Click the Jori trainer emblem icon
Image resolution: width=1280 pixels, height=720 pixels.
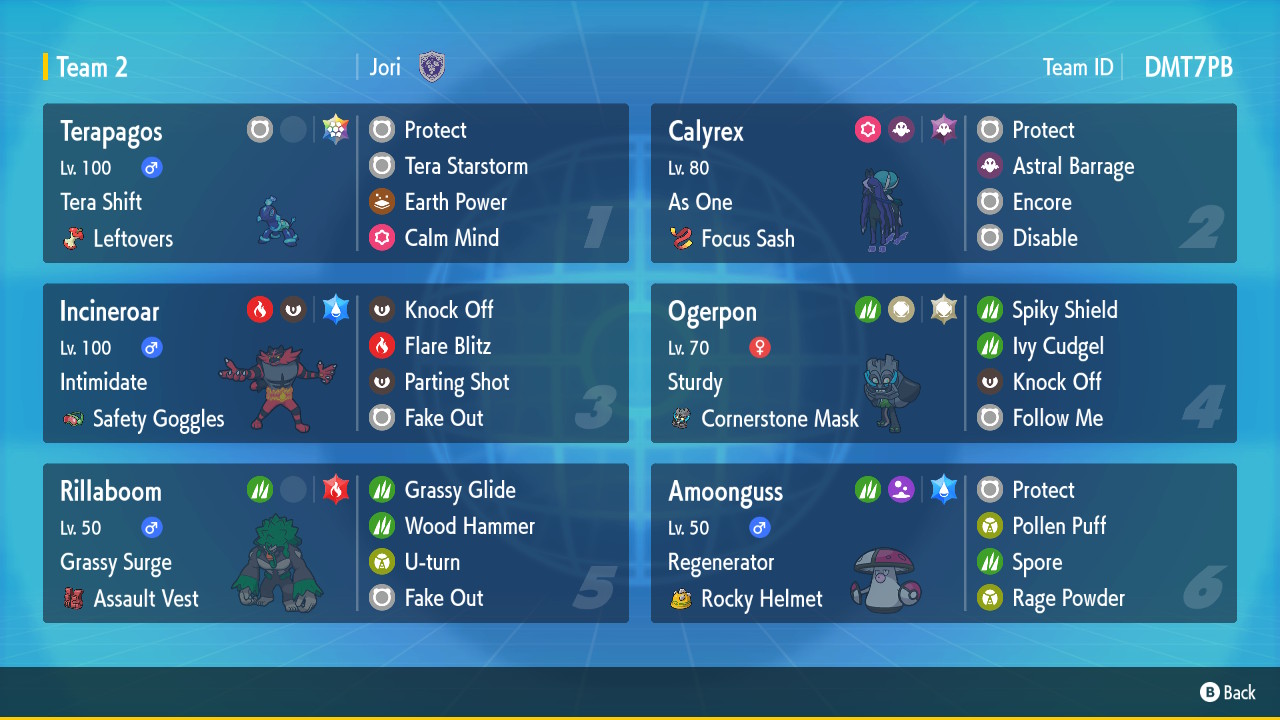[x=432, y=67]
